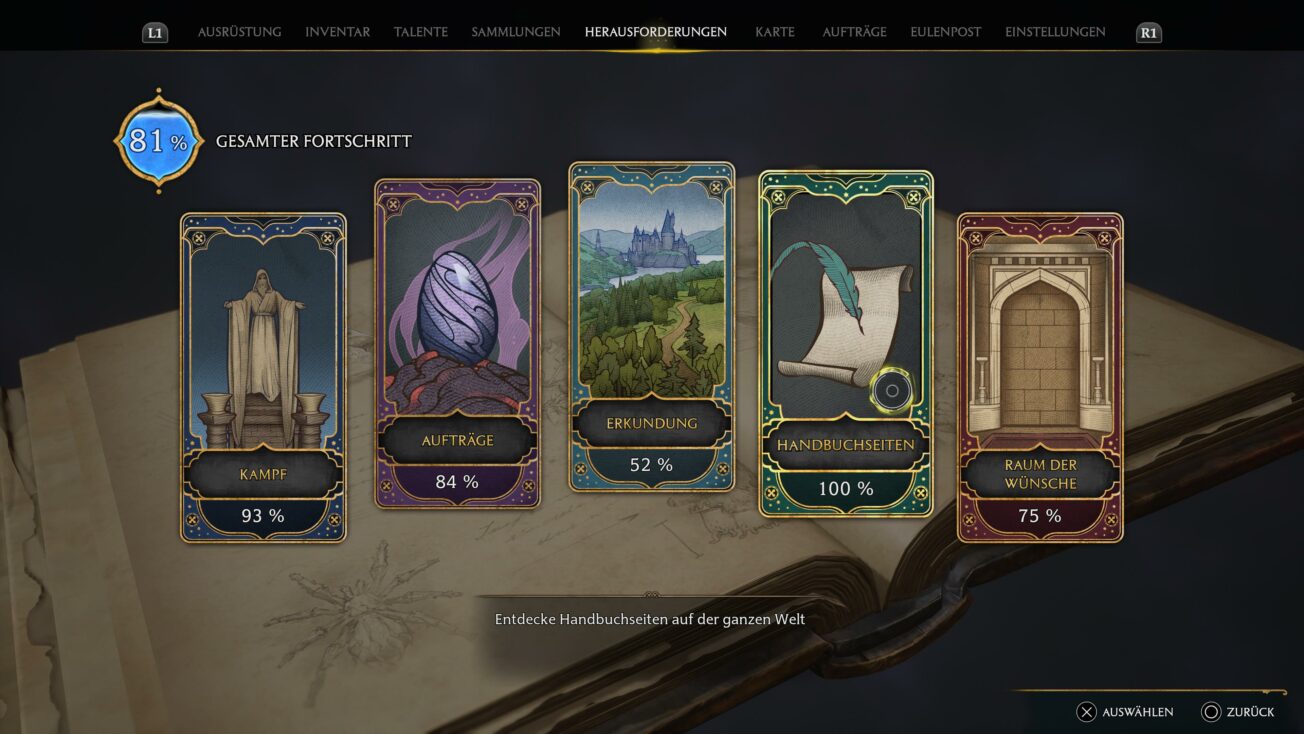This screenshot has width=1304, height=734.
Task: Go to the Talente tab
Action: point(420,32)
